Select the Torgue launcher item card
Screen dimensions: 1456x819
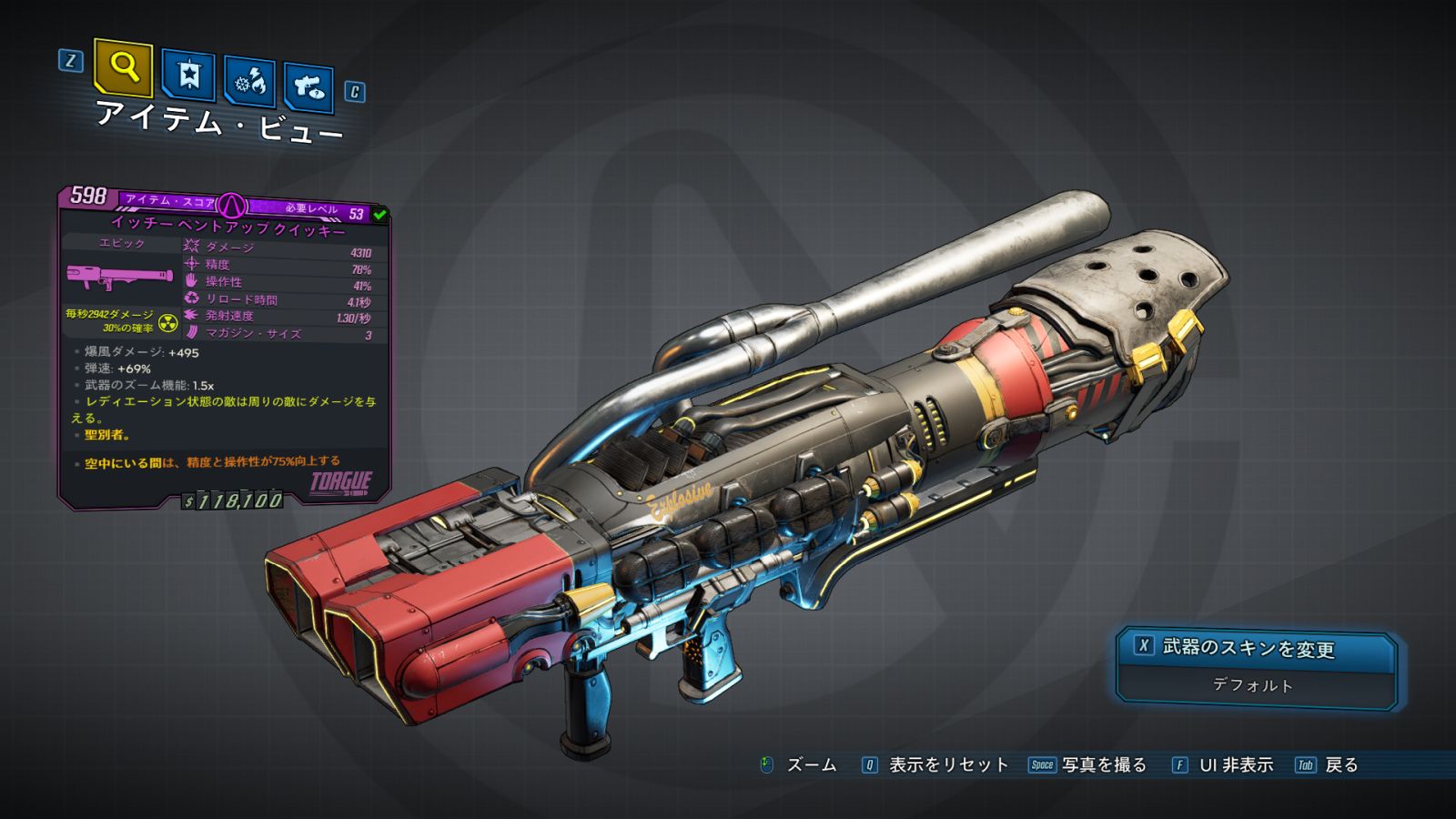click(224, 346)
